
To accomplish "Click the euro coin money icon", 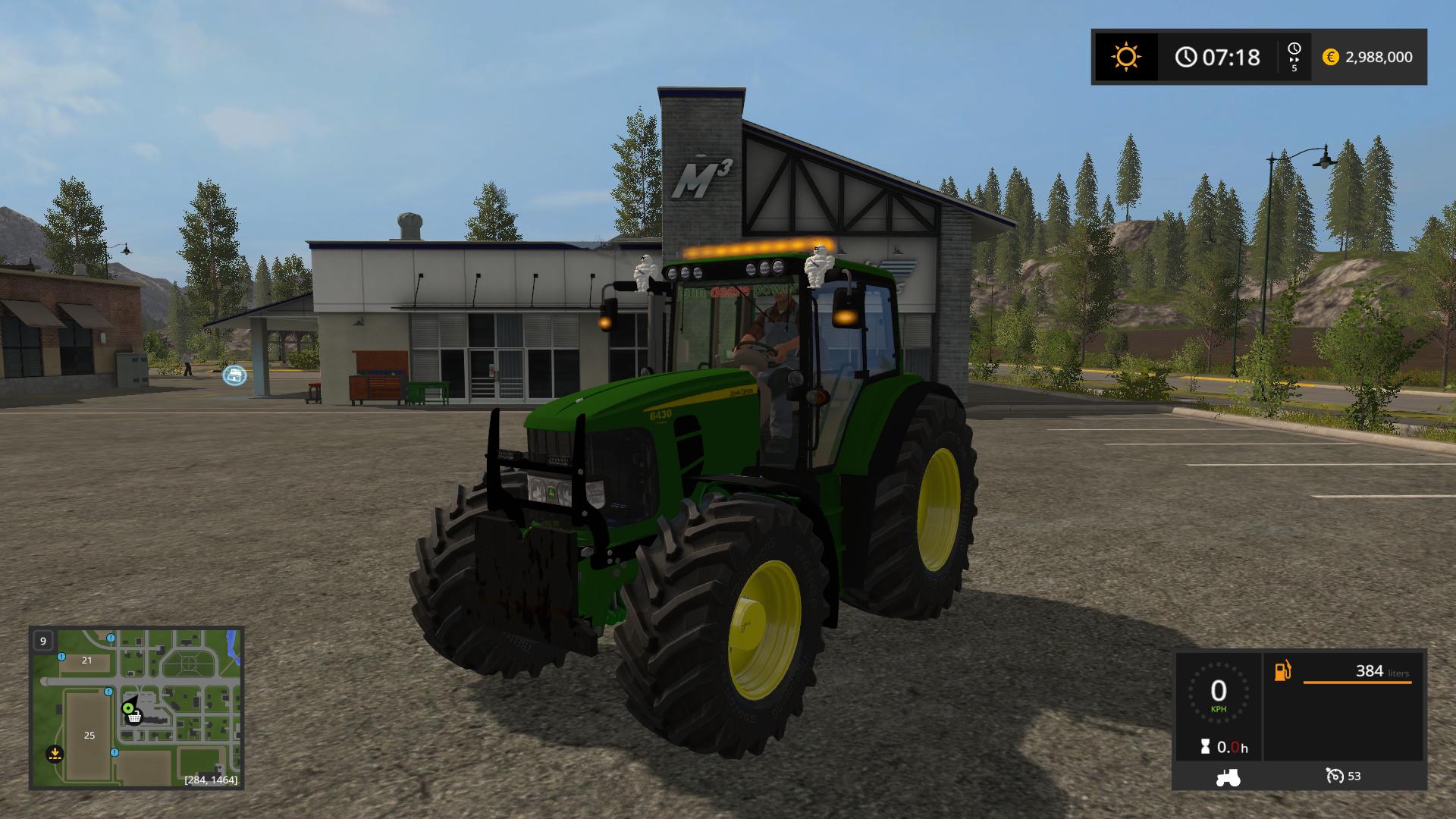I will pos(1330,57).
